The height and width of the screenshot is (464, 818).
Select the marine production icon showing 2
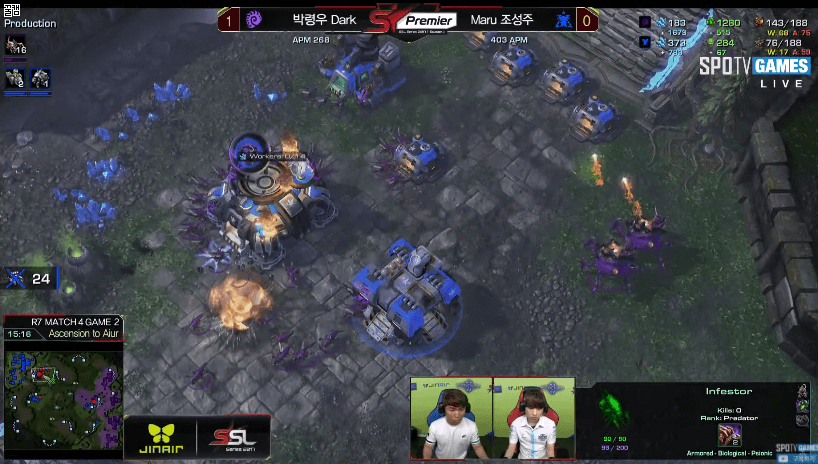click(17, 78)
